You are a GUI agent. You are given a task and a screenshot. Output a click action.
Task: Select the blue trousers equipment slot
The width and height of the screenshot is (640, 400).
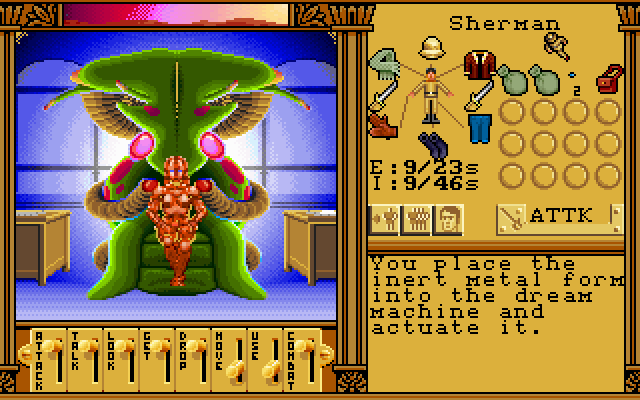[480, 128]
